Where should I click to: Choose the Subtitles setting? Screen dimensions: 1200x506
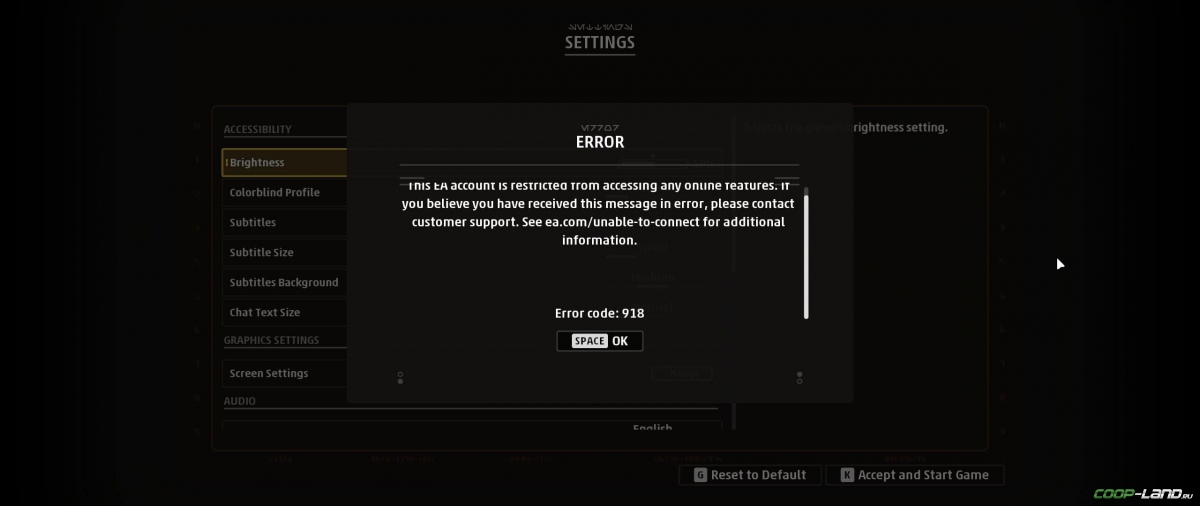(284, 223)
